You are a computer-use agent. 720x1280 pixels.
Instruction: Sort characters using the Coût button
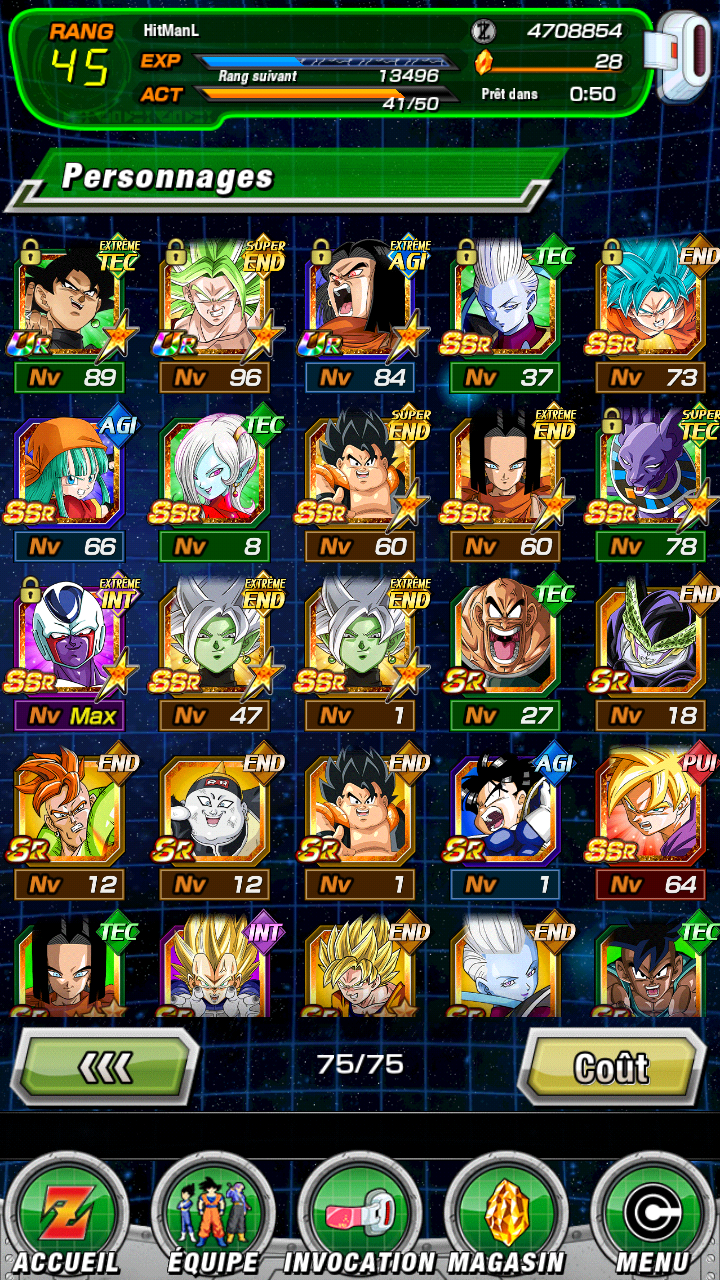click(611, 1067)
